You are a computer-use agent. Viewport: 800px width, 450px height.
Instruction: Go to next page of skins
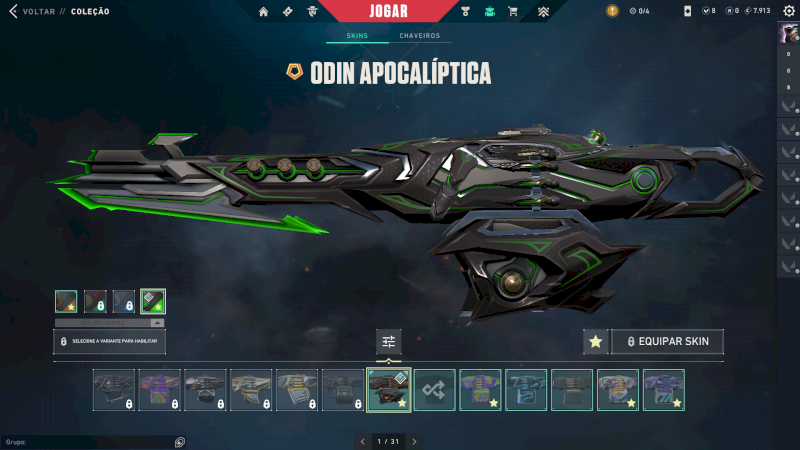[414, 441]
